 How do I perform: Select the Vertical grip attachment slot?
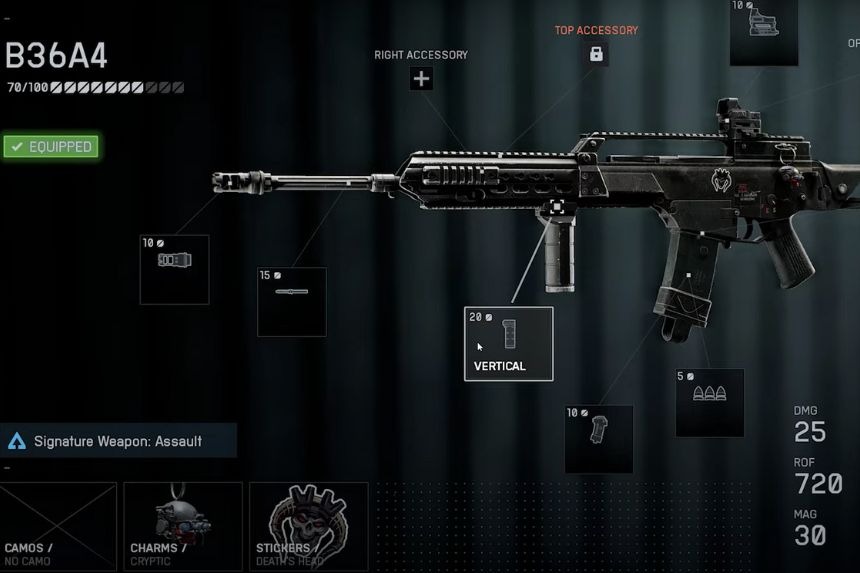point(508,343)
